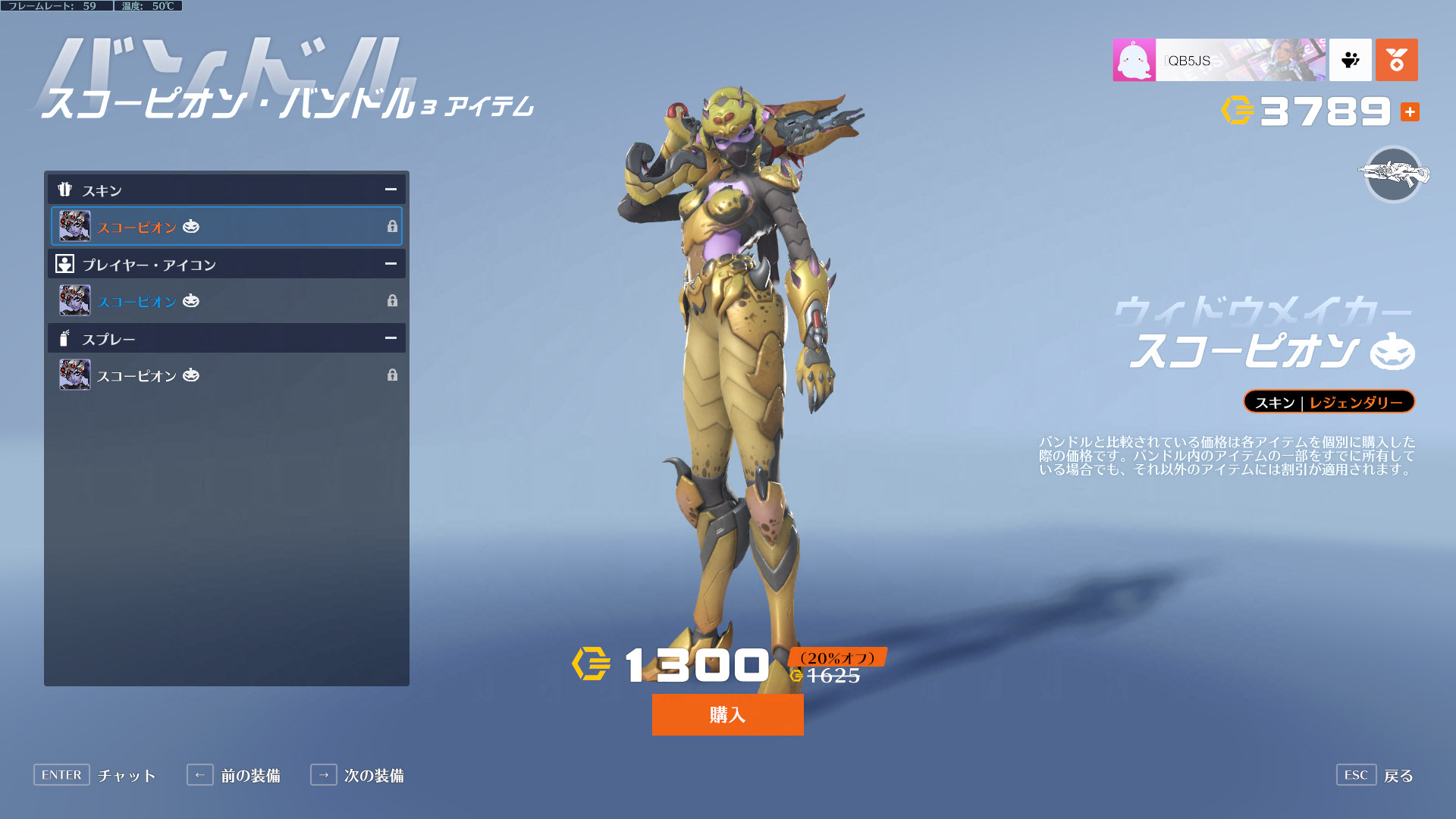Show previous equipment with 前の装備
1456x819 pixels.
(x=234, y=775)
